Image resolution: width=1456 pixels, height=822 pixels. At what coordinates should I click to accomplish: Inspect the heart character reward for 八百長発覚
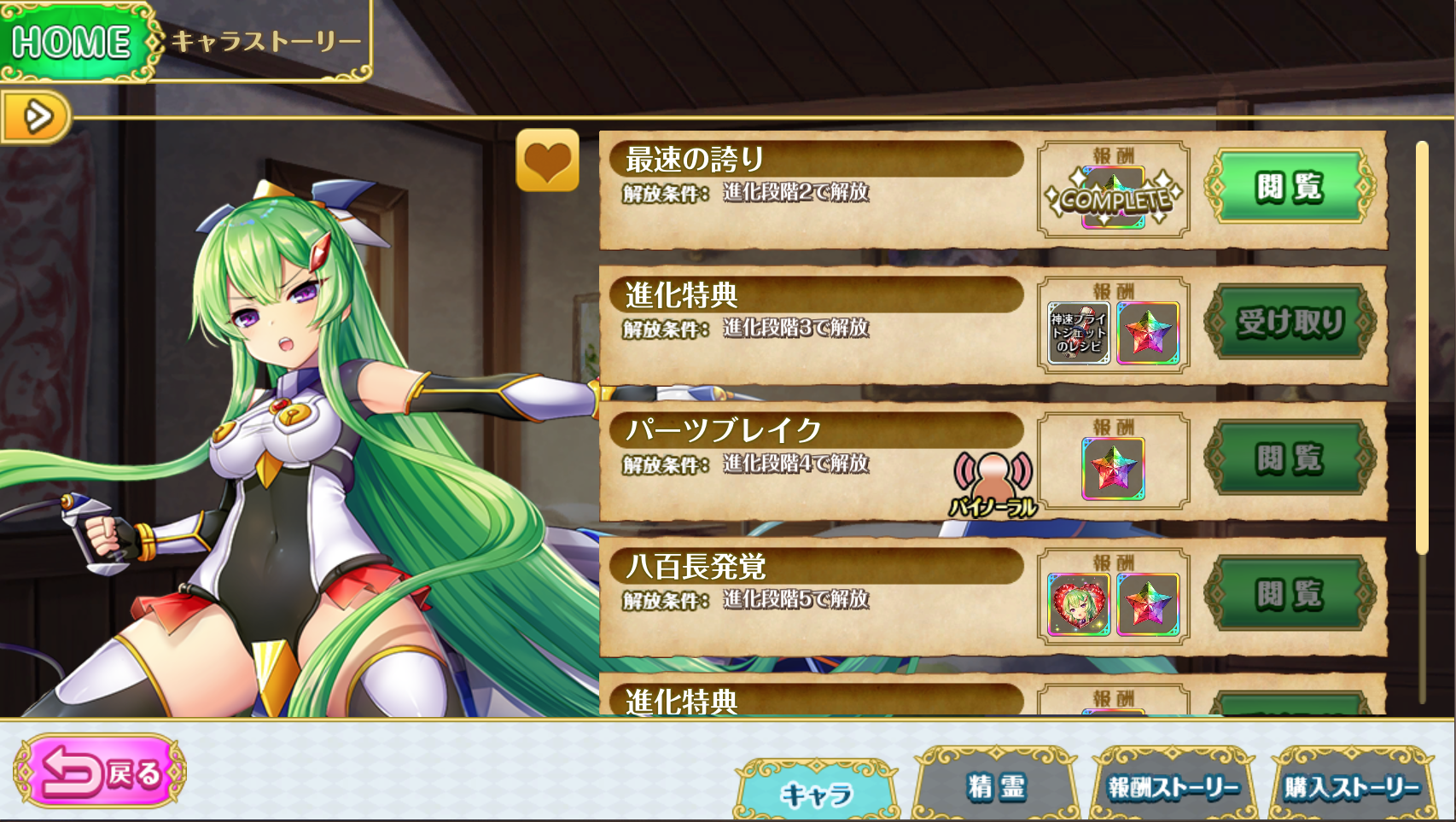tap(1079, 604)
